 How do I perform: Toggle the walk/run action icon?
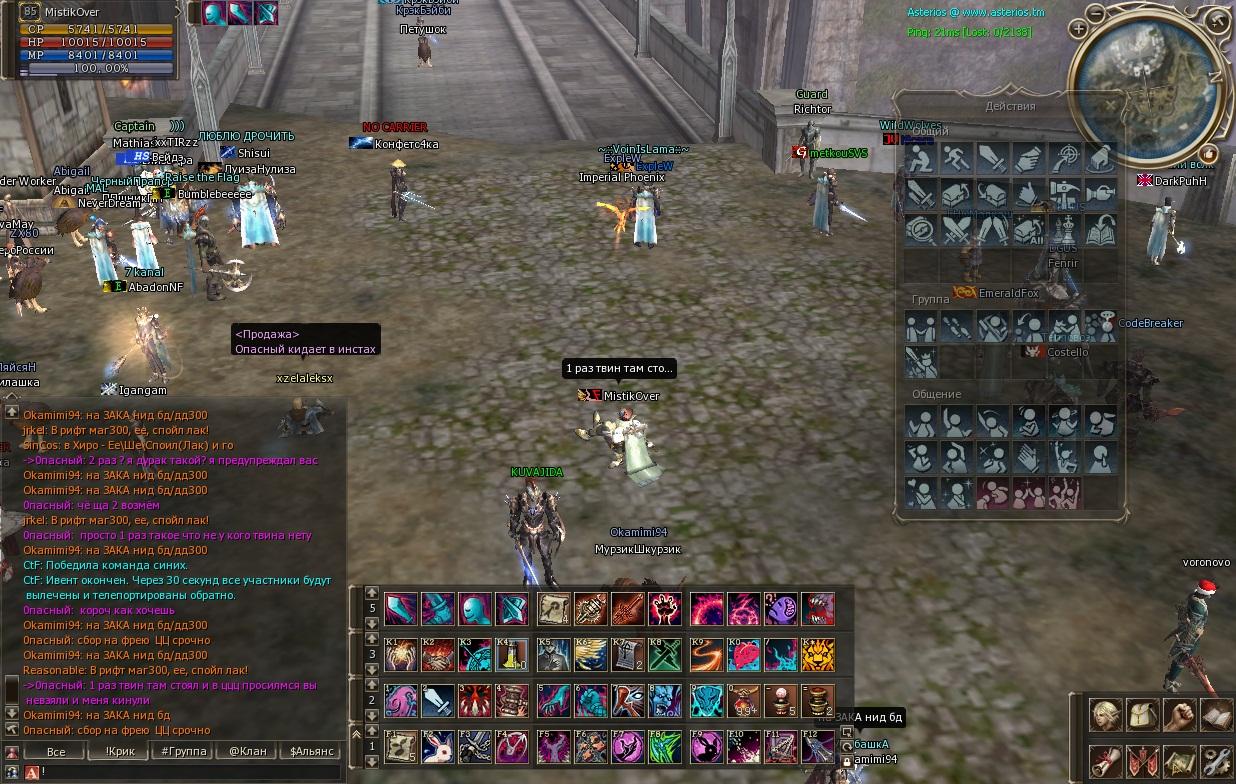pos(957,158)
